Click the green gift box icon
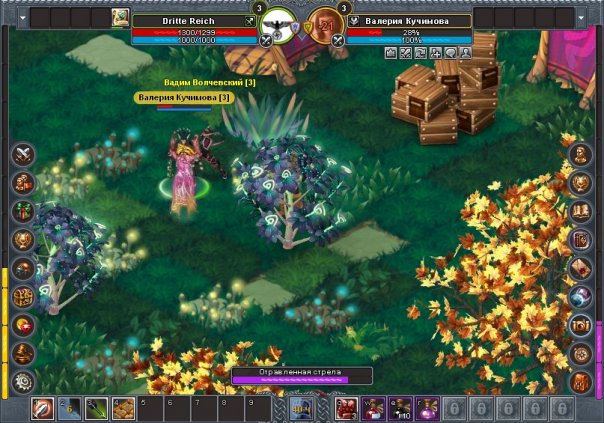Viewport: 604px width, 423px height. 23,212
